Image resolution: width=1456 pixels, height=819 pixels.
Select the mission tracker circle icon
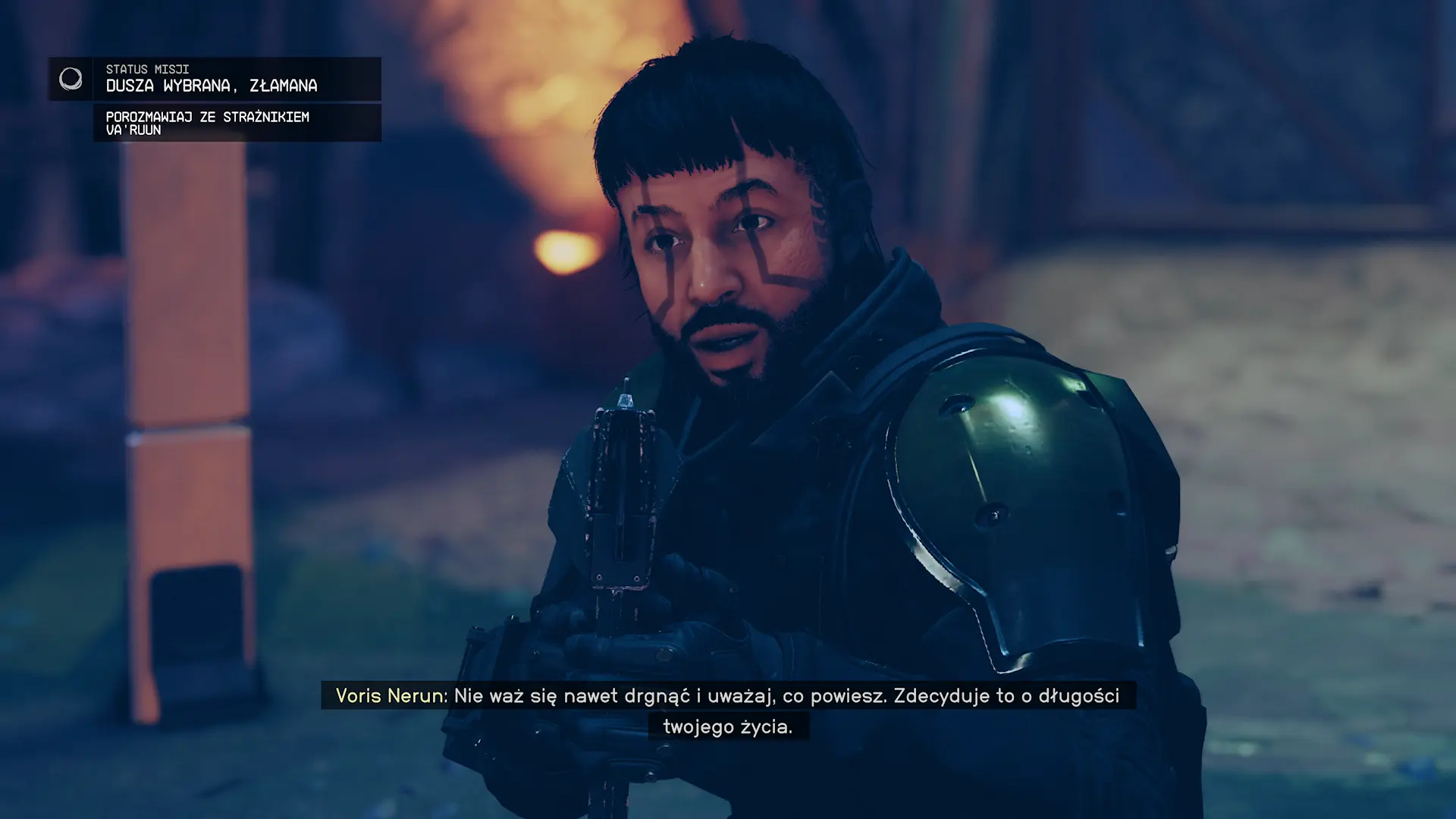click(71, 79)
